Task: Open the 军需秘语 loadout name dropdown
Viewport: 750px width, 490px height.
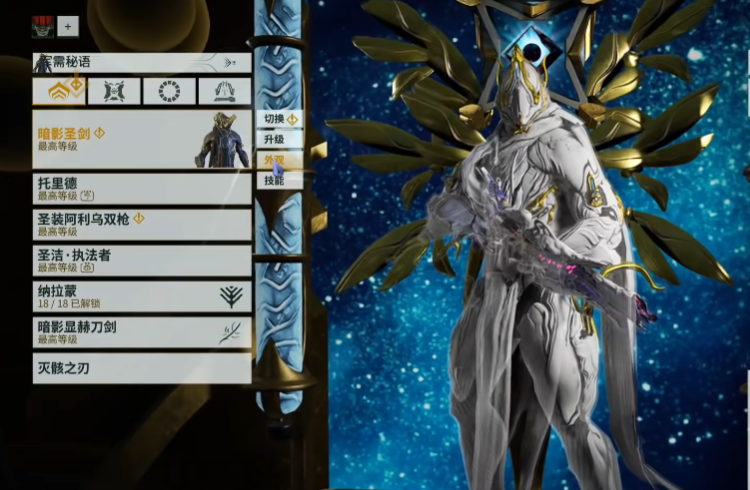Action: [141, 62]
